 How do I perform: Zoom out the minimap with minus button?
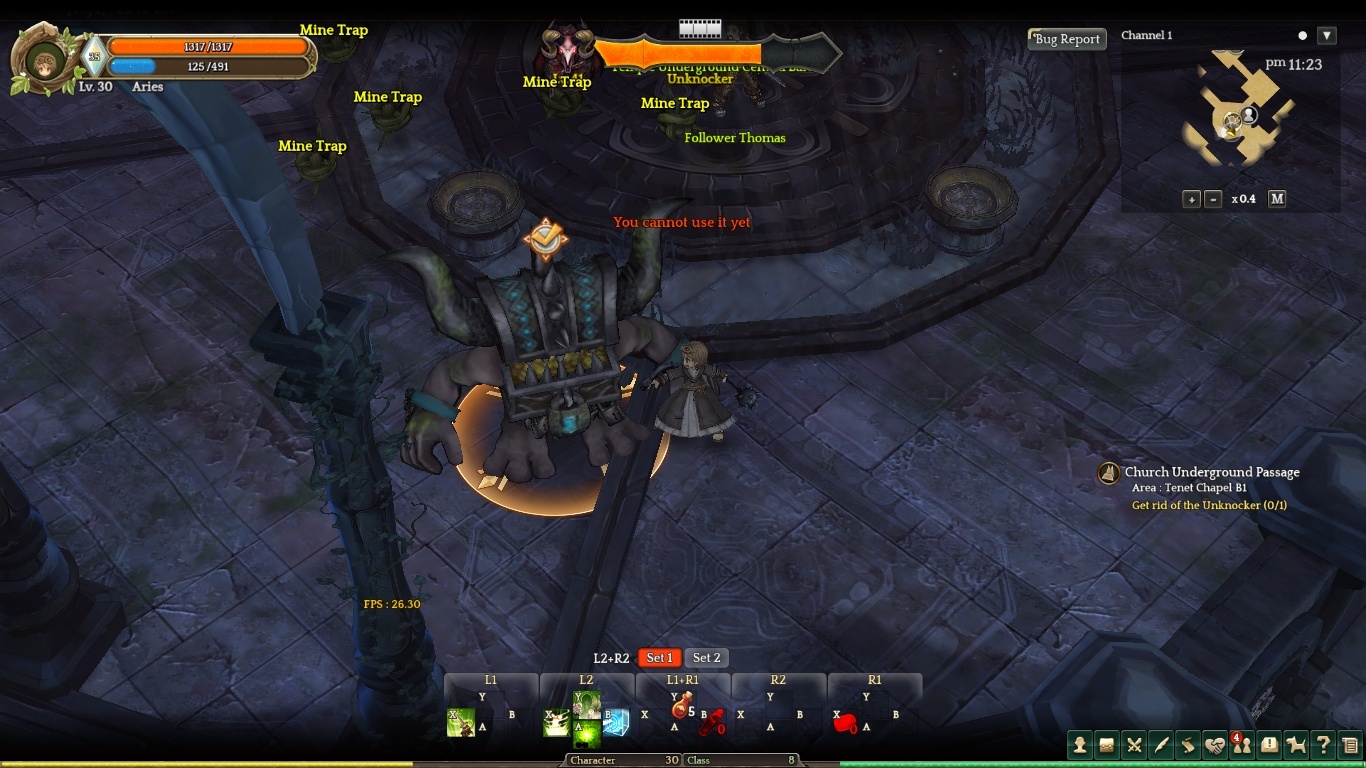(1213, 199)
